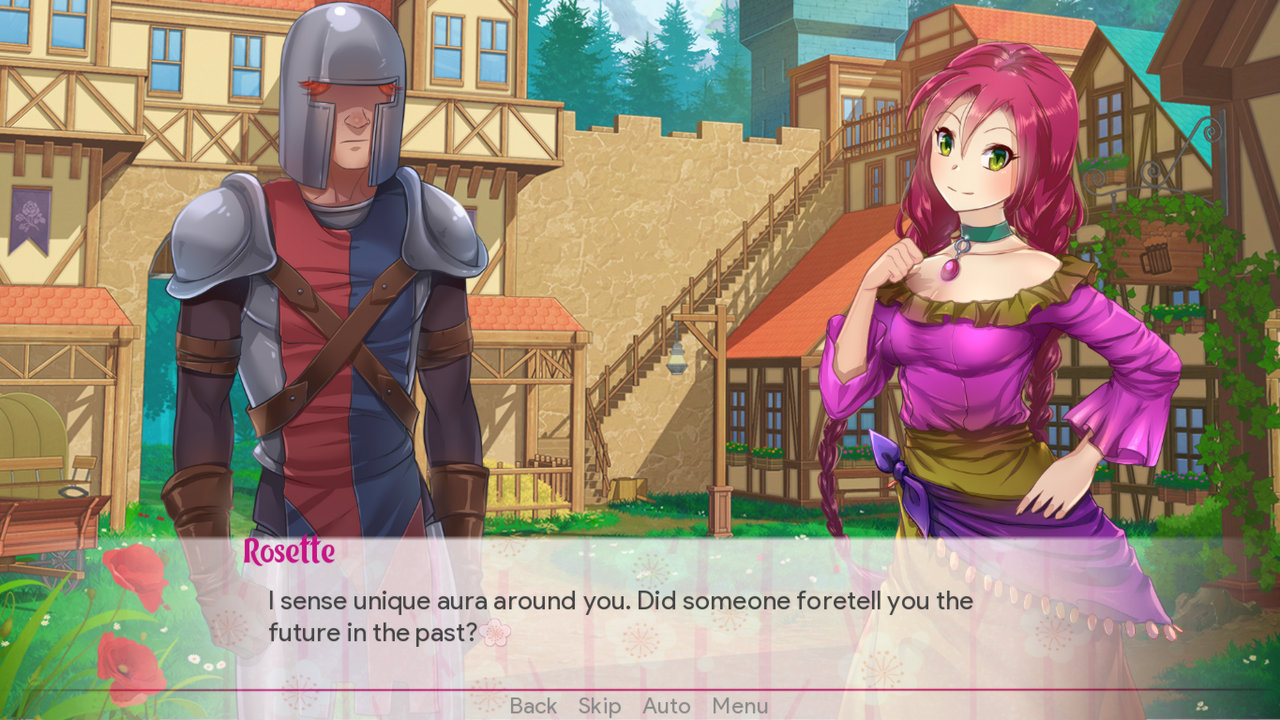This screenshot has height=720, width=1280.
Task: Click Back to review previous dialogue
Action: [533, 705]
